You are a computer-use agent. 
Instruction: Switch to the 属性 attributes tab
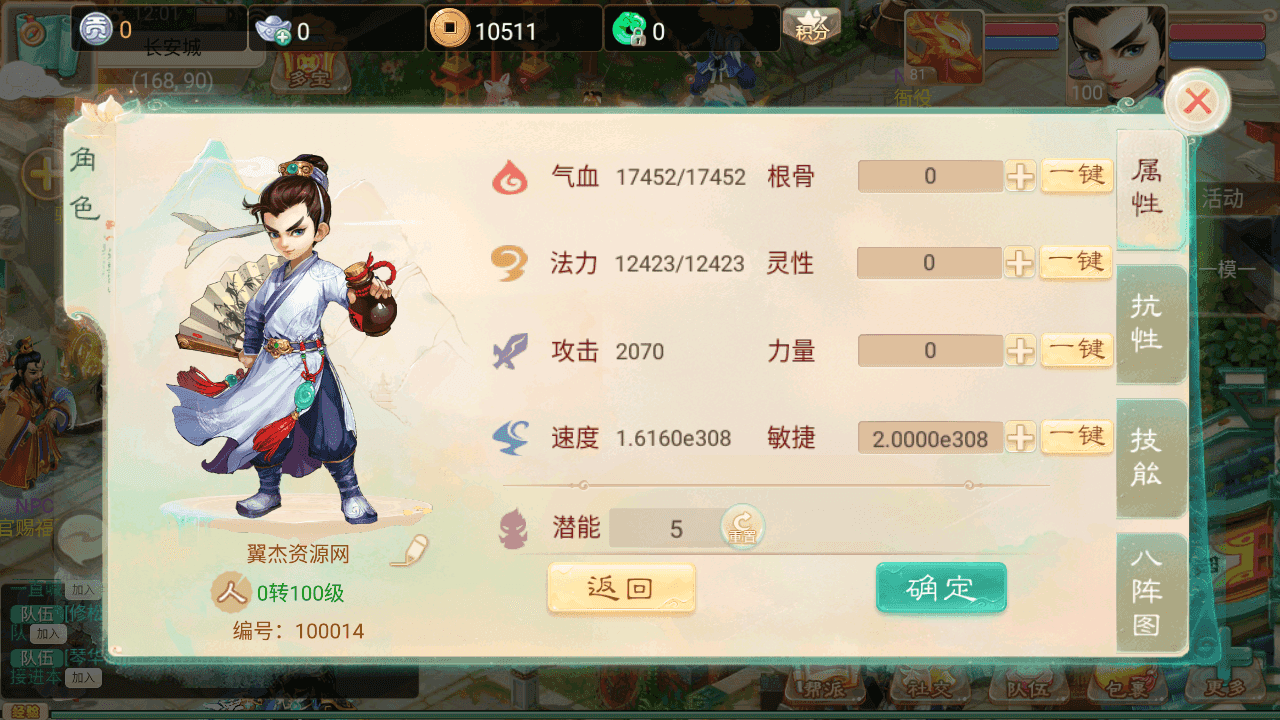coord(1148,188)
